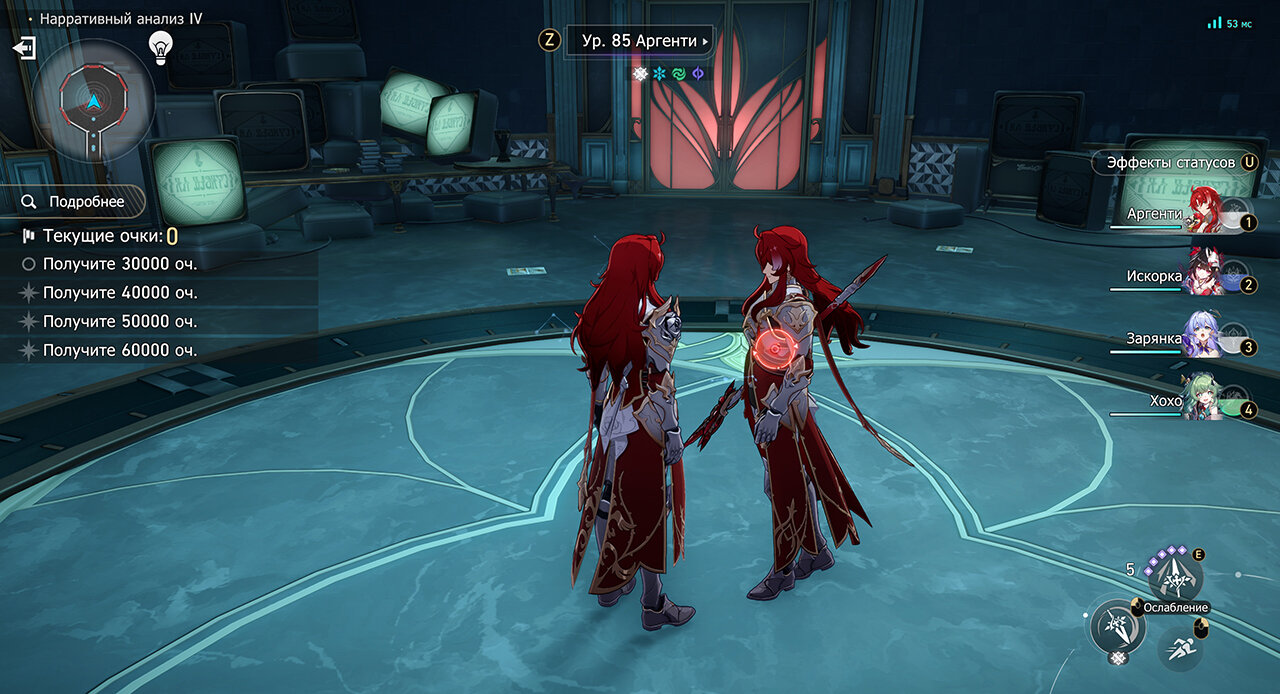Activate the Ослабление technique icon
1280x694 pixels.
(1175, 579)
